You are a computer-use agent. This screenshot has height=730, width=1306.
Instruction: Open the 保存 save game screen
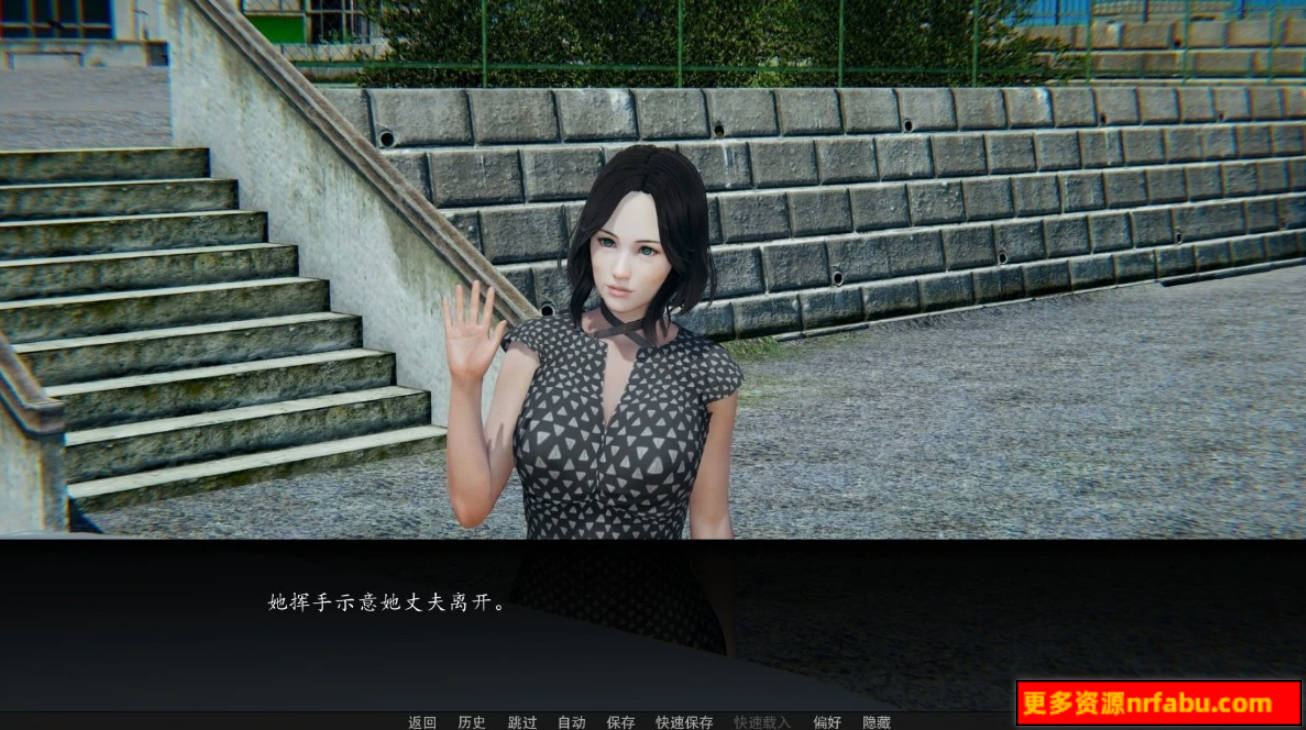(x=621, y=722)
